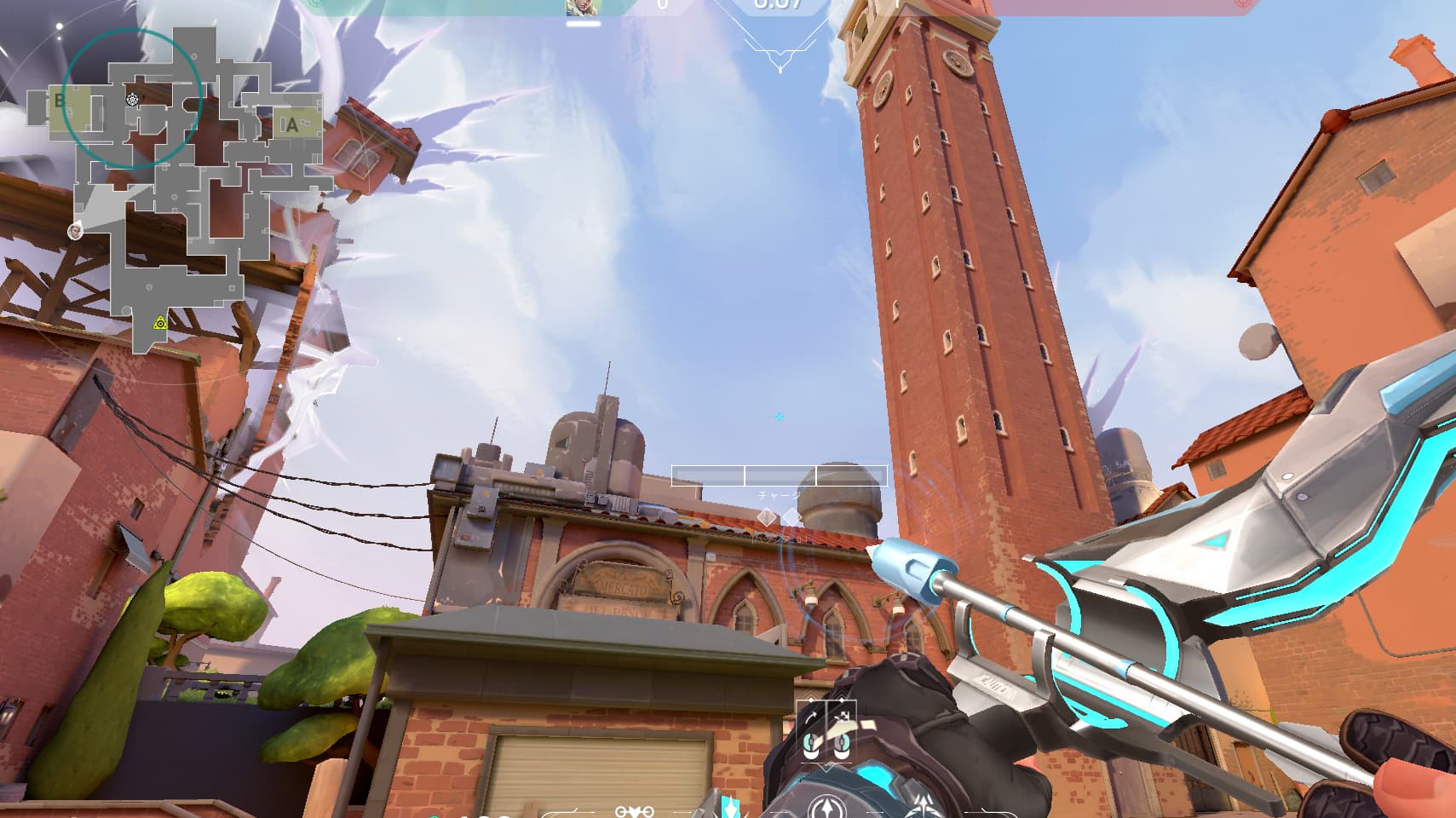Click the curved arrow bounce indicator

point(810,717)
